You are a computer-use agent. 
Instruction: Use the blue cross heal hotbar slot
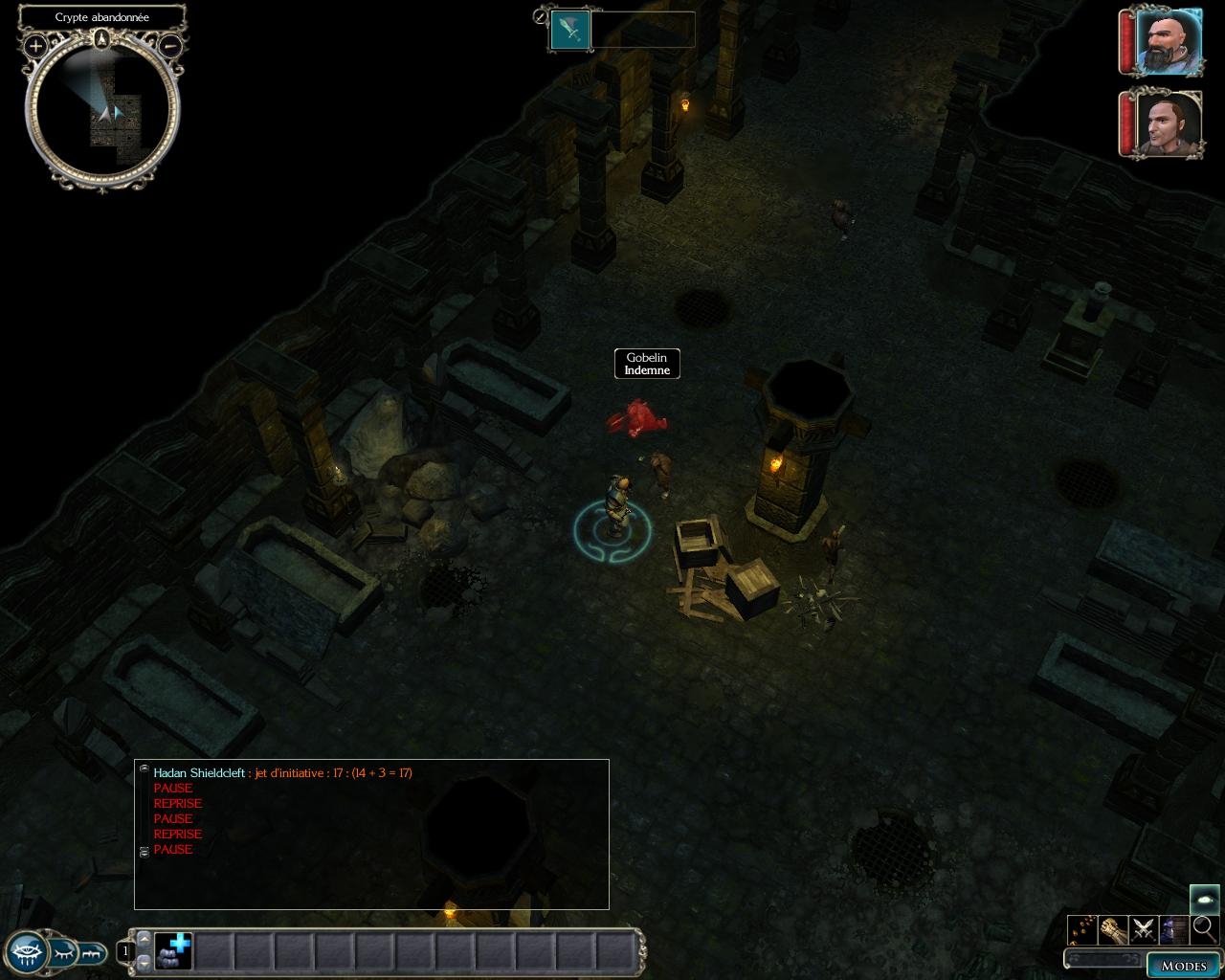pyautogui.click(x=173, y=951)
